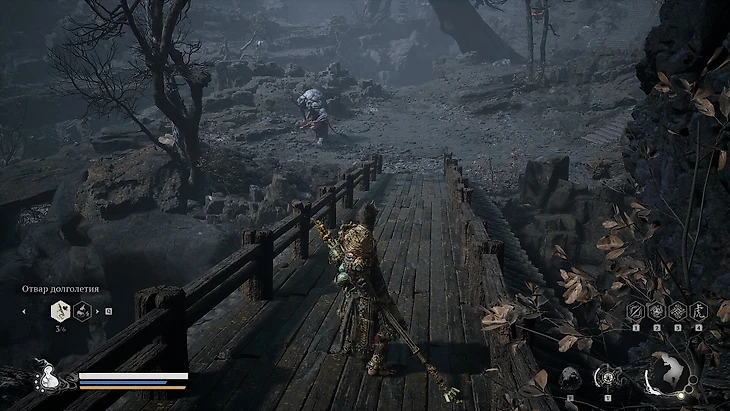Cycle quick items with the left arrow
The height and width of the screenshot is (411, 730).
(24, 311)
